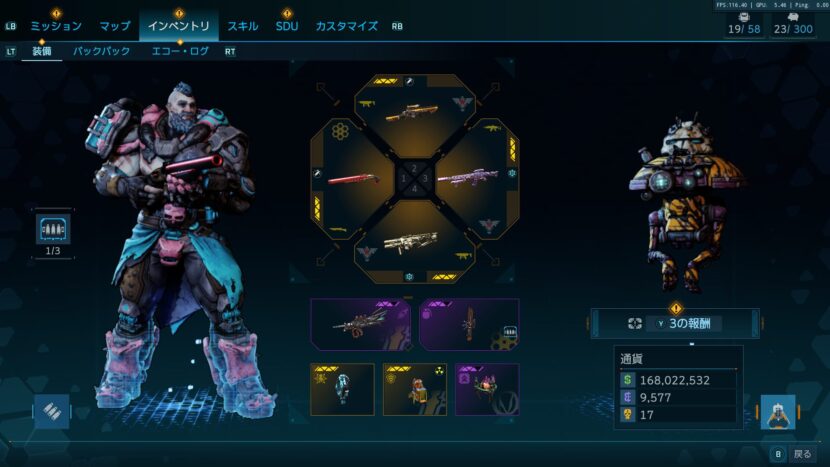Select the right purple equipment slot with the ammo badge

pyautogui.click(x=469, y=324)
